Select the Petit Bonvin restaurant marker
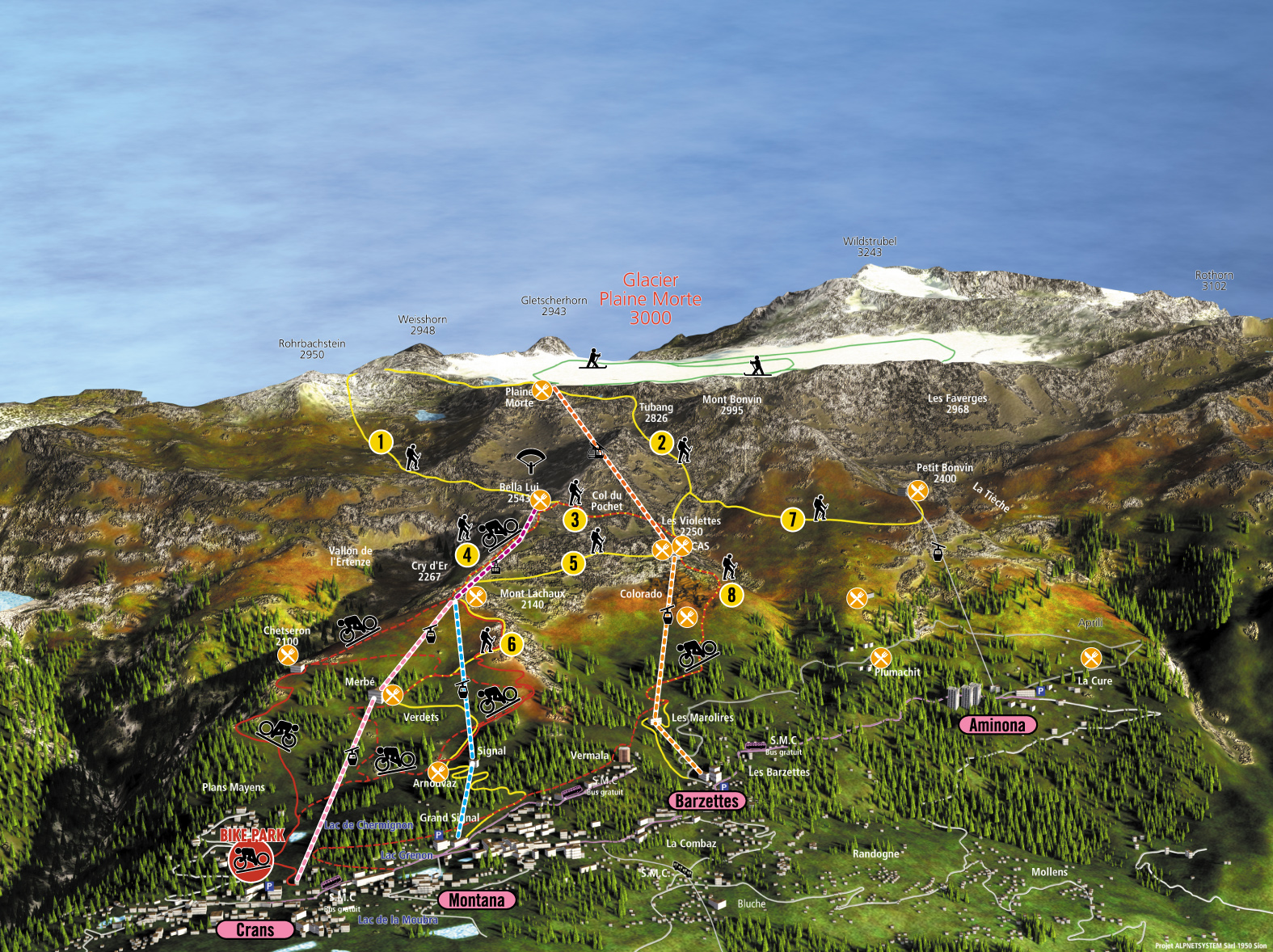The height and width of the screenshot is (952, 1273). click(x=917, y=491)
